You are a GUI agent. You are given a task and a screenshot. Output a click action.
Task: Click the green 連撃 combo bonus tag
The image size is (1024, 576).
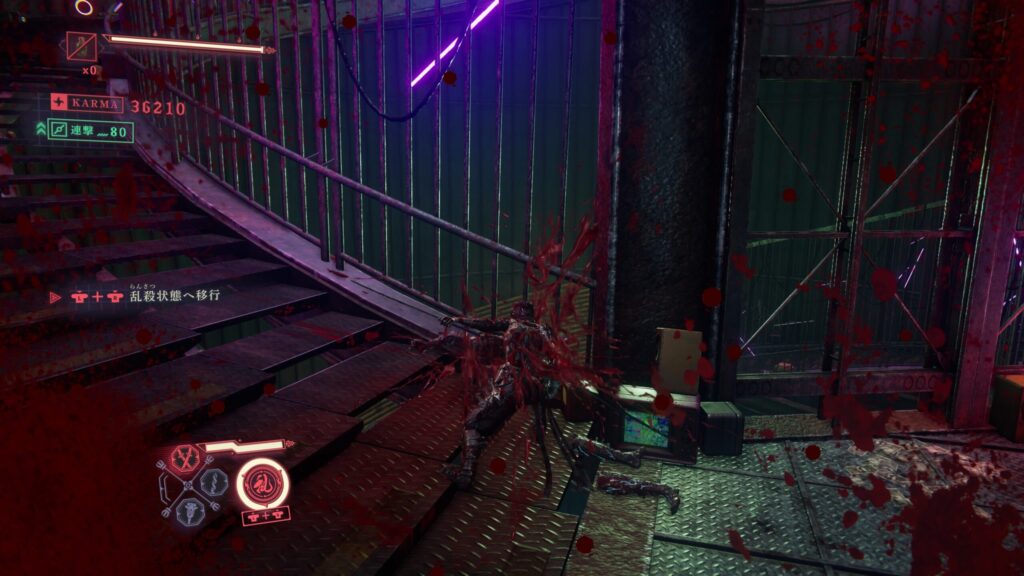(91, 131)
